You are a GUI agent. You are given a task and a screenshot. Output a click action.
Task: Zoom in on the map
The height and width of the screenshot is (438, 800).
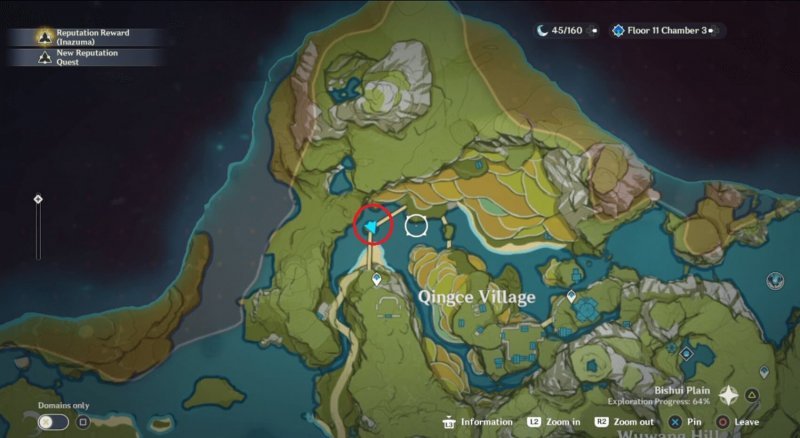coord(555,422)
